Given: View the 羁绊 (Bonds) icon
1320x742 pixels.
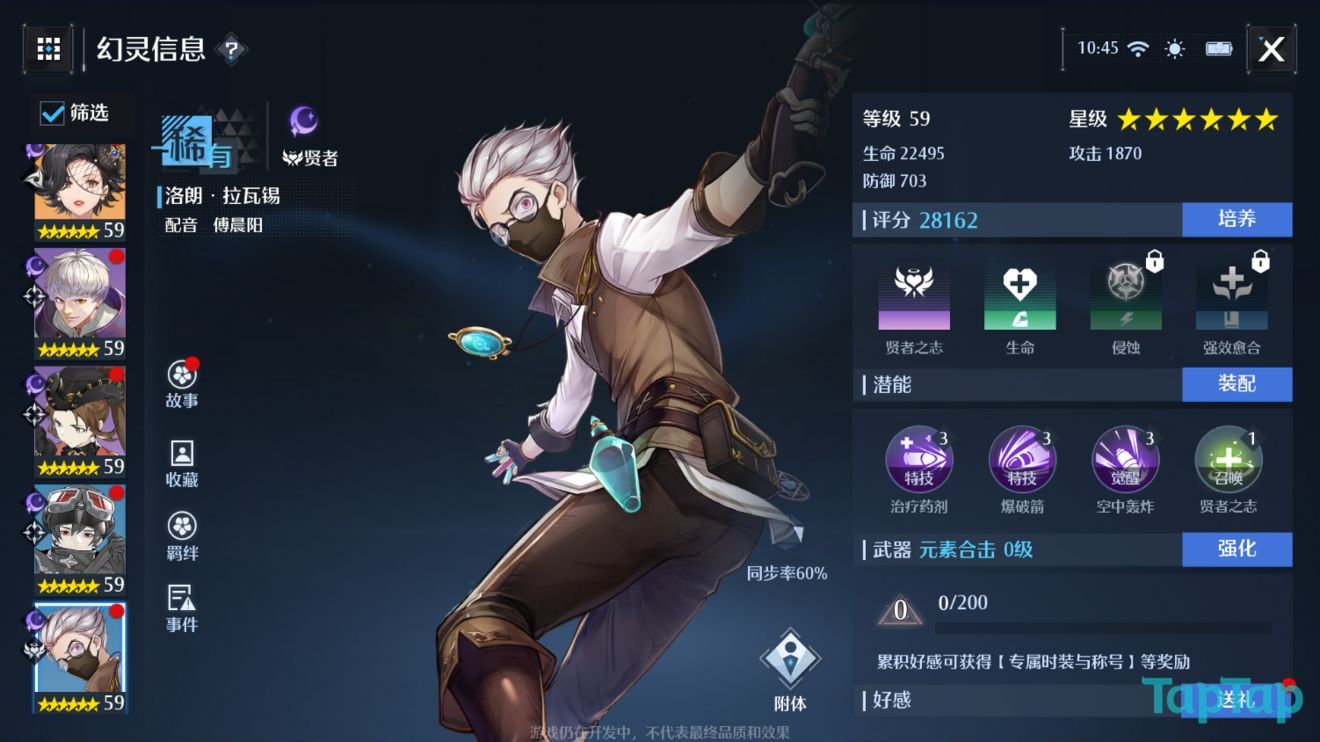Looking at the screenshot, I should click(x=180, y=531).
